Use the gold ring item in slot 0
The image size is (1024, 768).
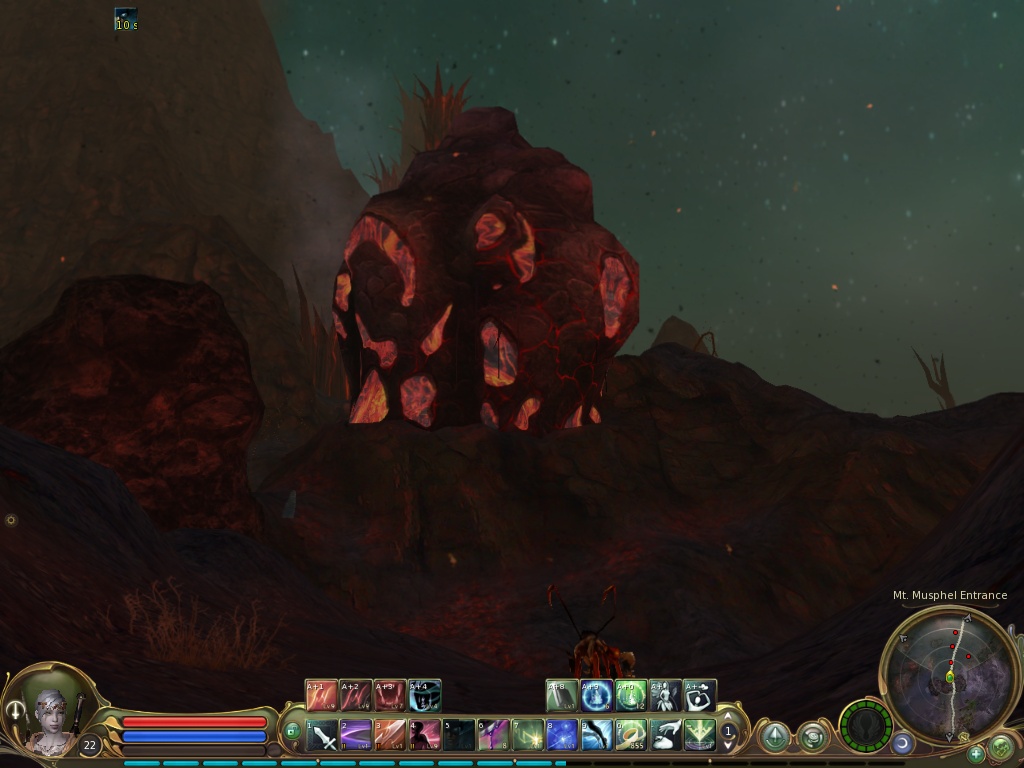631,736
